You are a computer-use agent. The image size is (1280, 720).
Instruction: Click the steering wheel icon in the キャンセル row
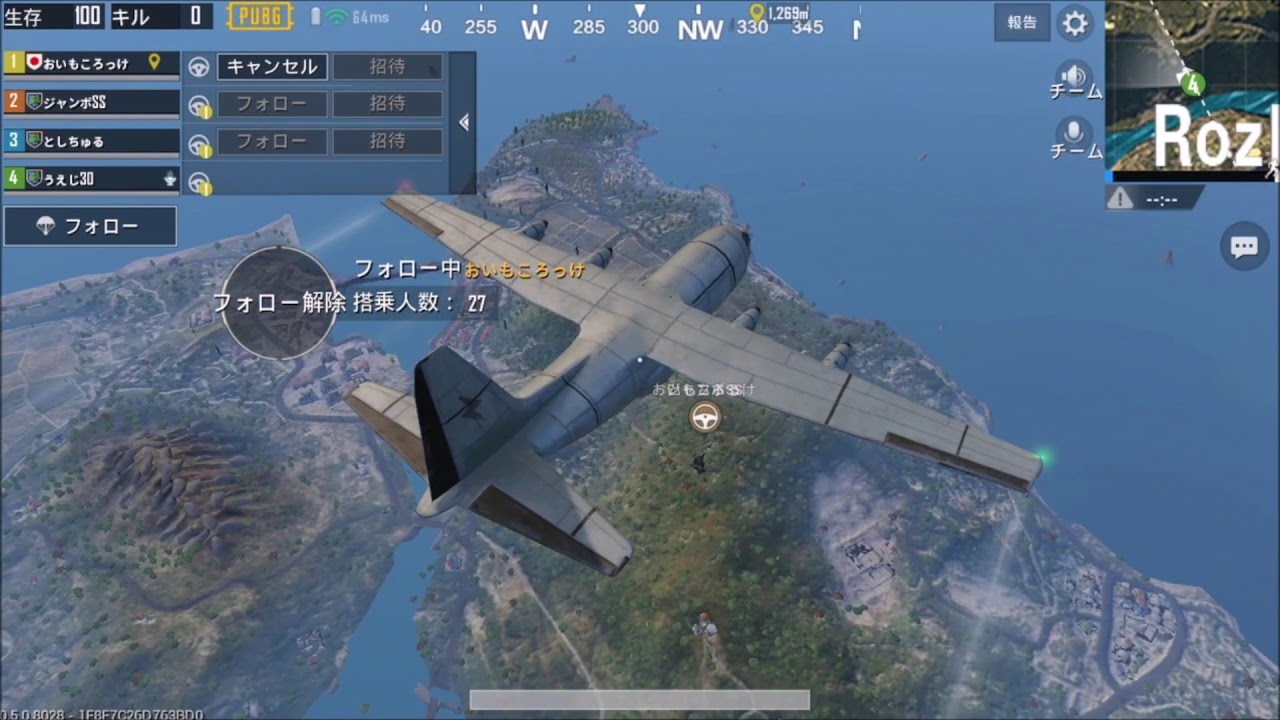click(198, 67)
